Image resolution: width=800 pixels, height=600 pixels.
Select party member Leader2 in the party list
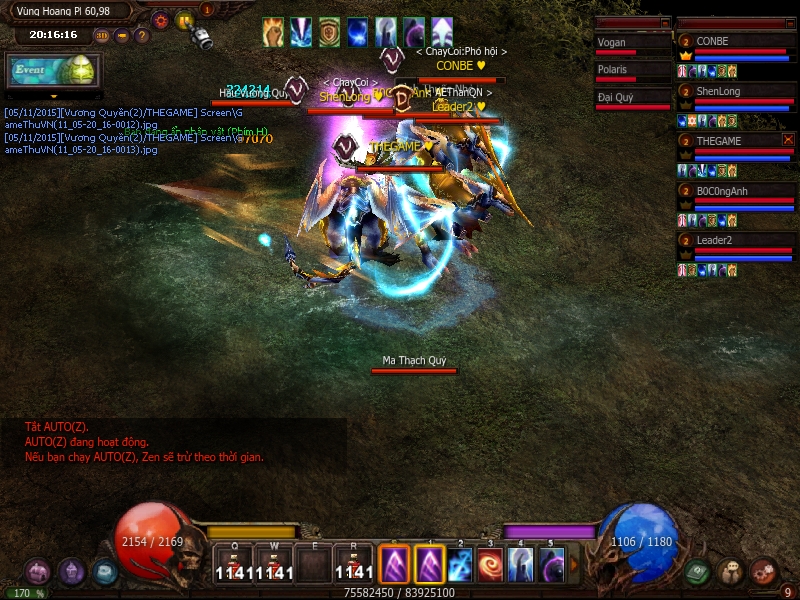coord(736,241)
